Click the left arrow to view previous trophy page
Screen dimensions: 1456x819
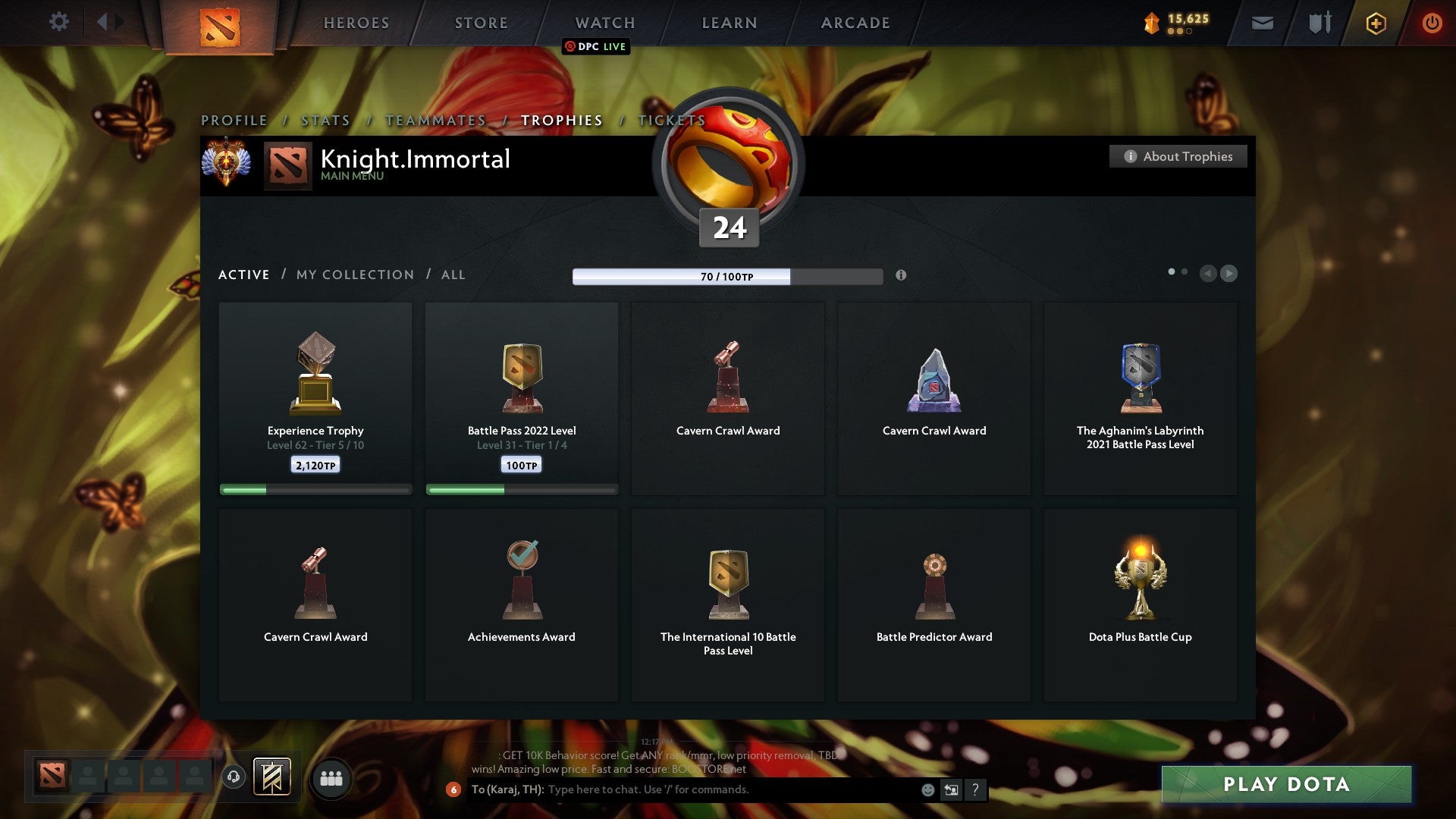click(1209, 274)
